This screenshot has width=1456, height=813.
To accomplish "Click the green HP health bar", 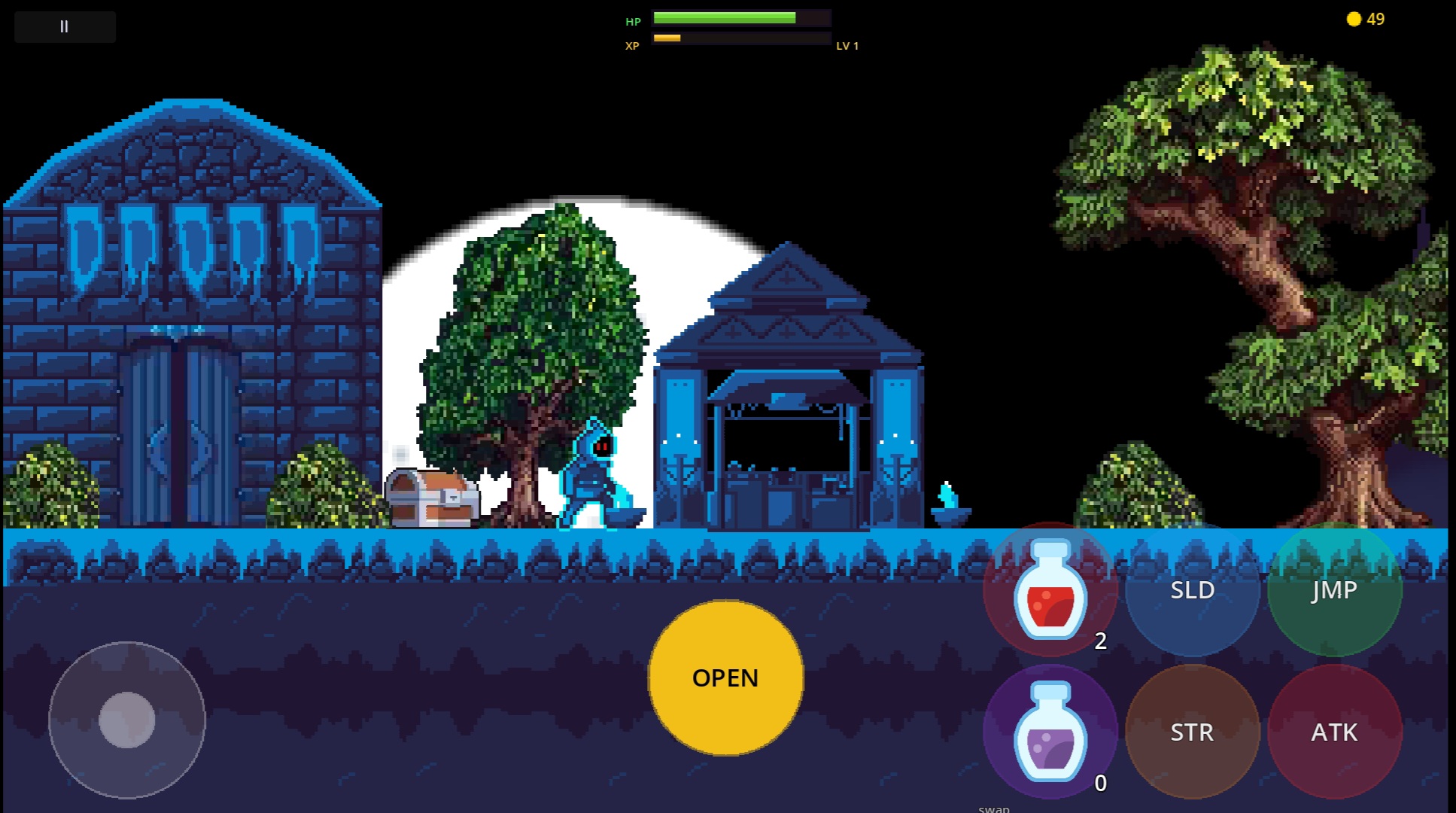I will [x=741, y=17].
